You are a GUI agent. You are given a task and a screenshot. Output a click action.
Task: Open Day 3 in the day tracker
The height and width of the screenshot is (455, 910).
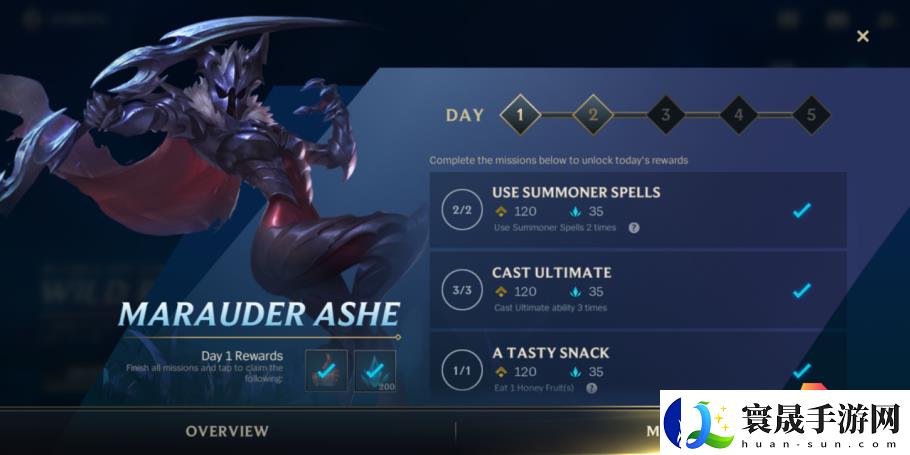tap(665, 114)
